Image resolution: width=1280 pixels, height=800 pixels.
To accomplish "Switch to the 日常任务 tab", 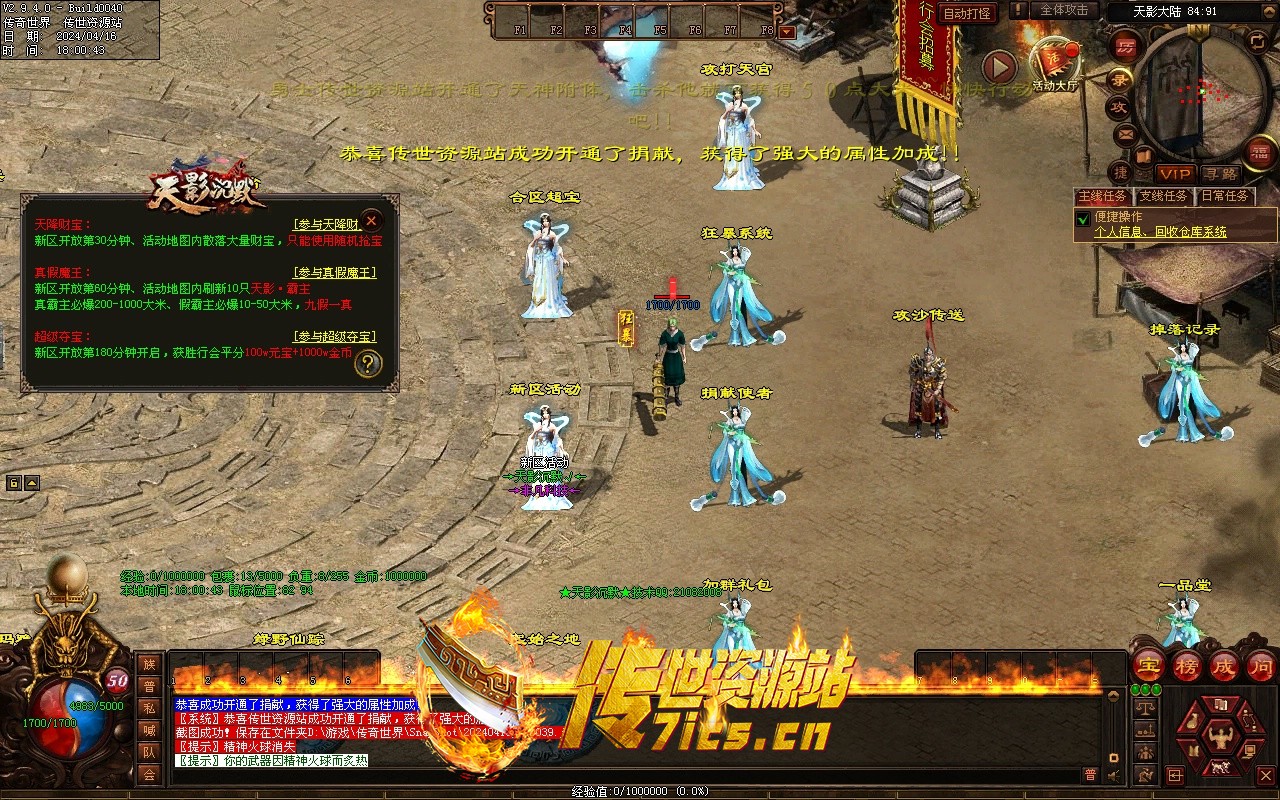I will tap(1224, 196).
